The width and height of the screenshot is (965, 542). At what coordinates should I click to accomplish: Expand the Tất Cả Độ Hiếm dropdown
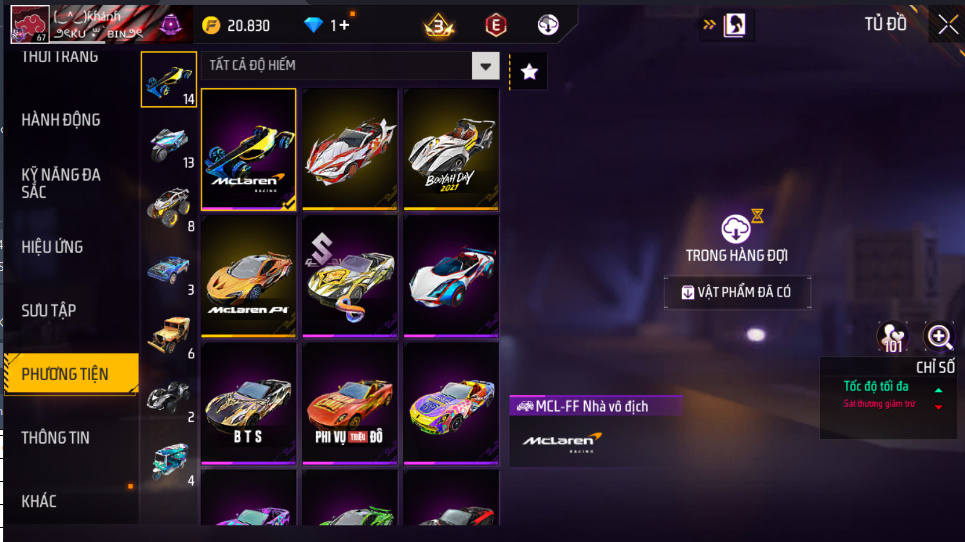point(485,66)
